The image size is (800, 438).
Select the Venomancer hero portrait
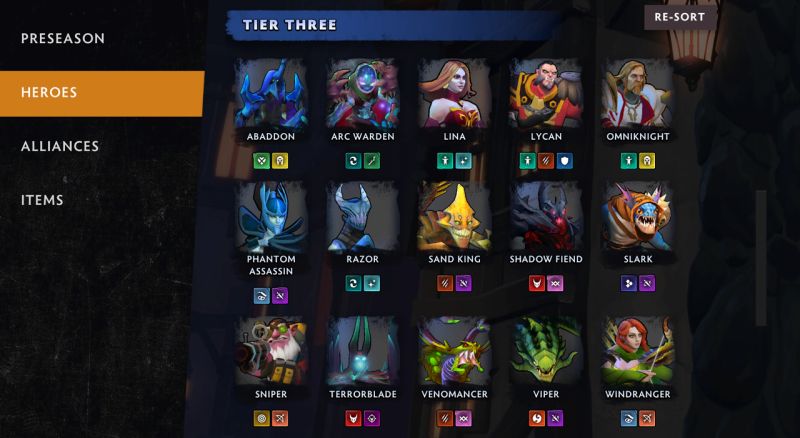pyautogui.click(x=453, y=350)
